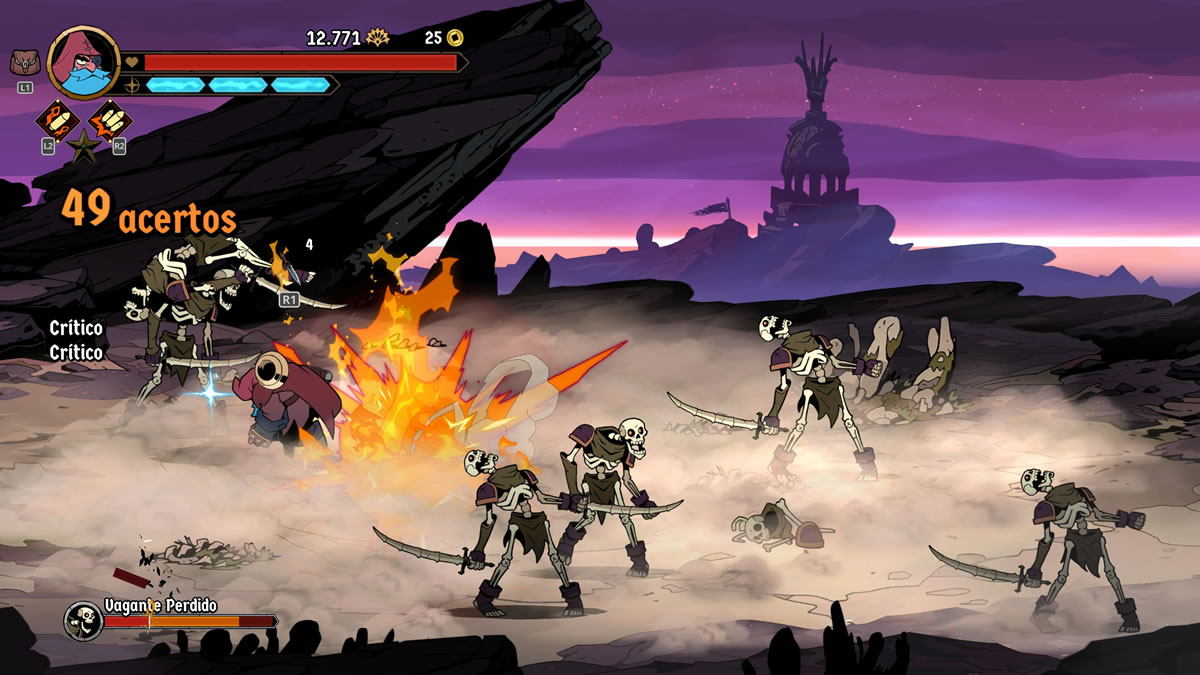This screenshot has width=1200, height=675.
Task: Click the hooded blue-bearded character portrait
Action: point(84,62)
